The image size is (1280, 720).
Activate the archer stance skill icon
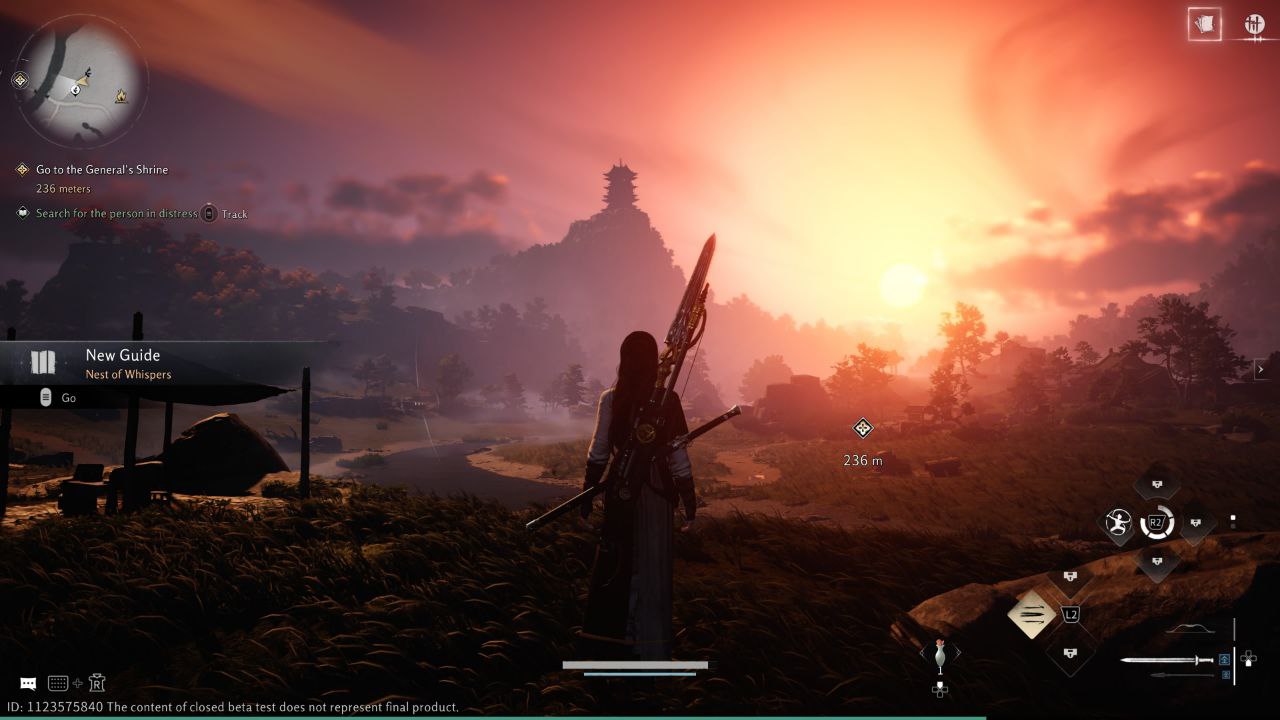[x=1118, y=523]
